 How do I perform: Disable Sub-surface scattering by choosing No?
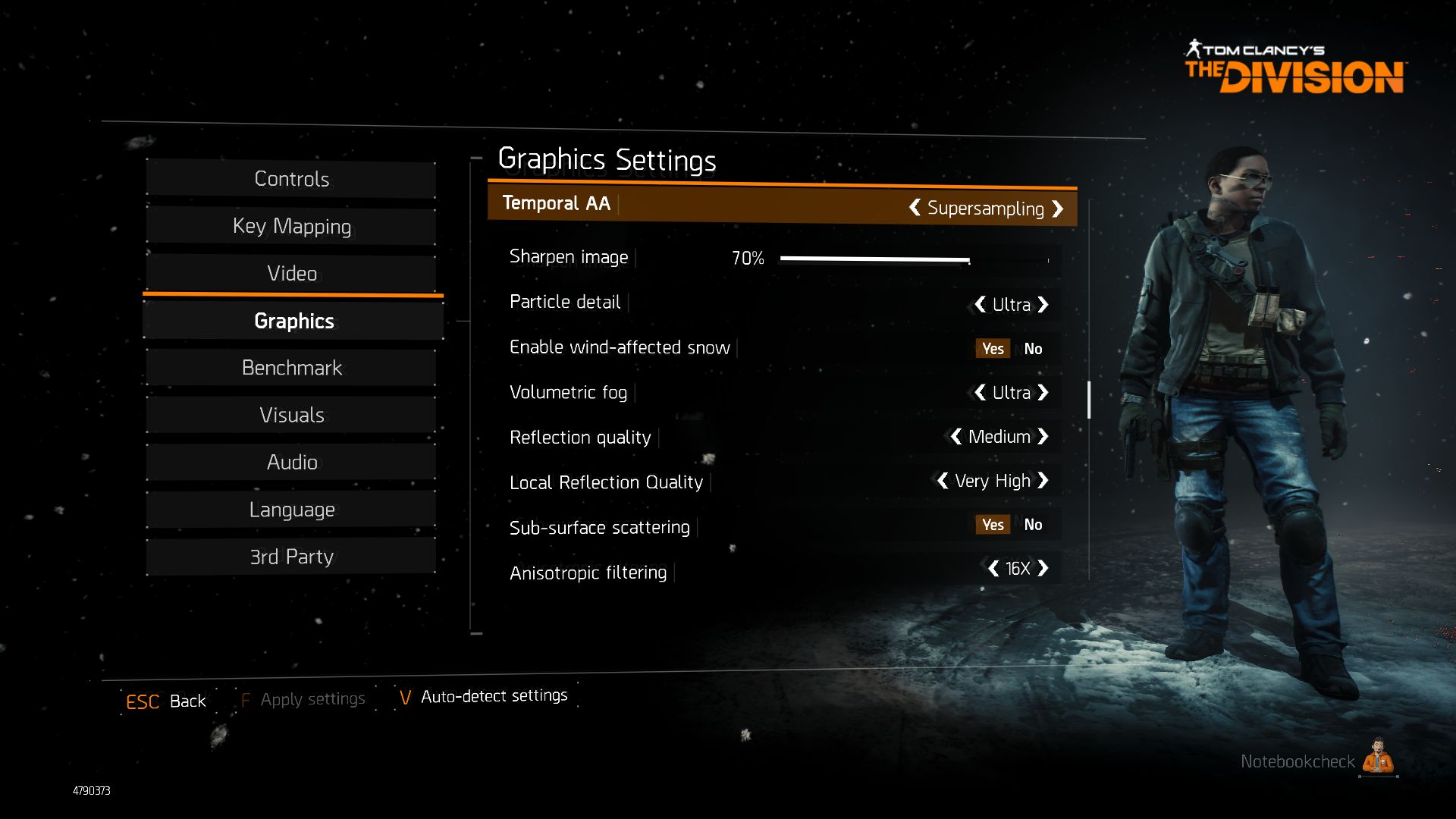pyautogui.click(x=1033, y=525)
